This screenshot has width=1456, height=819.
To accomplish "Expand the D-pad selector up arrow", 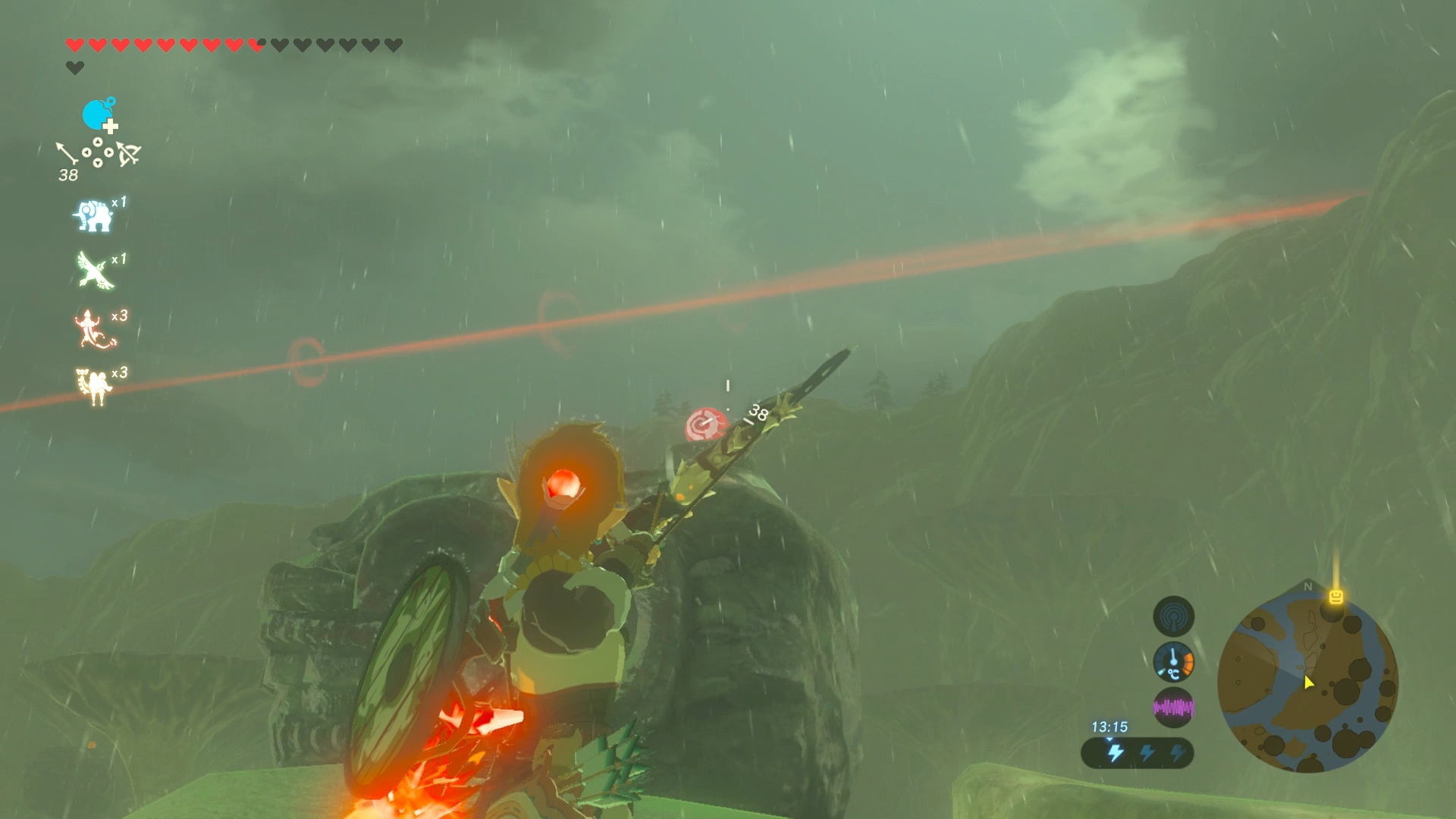I will coord(98,142).
